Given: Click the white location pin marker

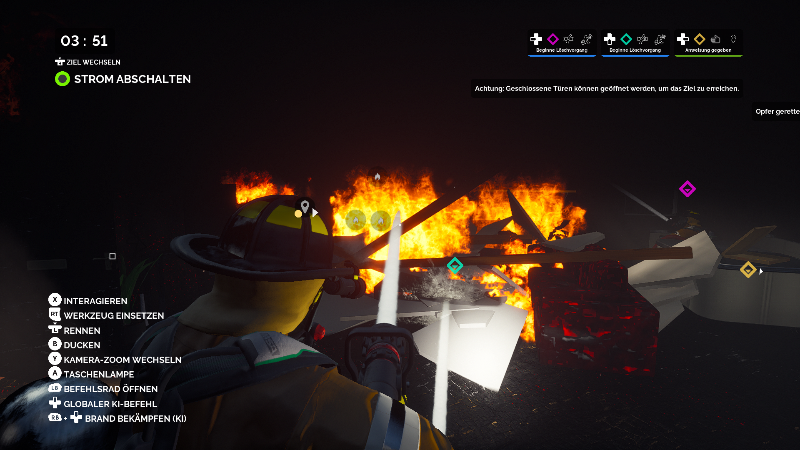Looking at the screenshot, I should (x=305, y=208).
